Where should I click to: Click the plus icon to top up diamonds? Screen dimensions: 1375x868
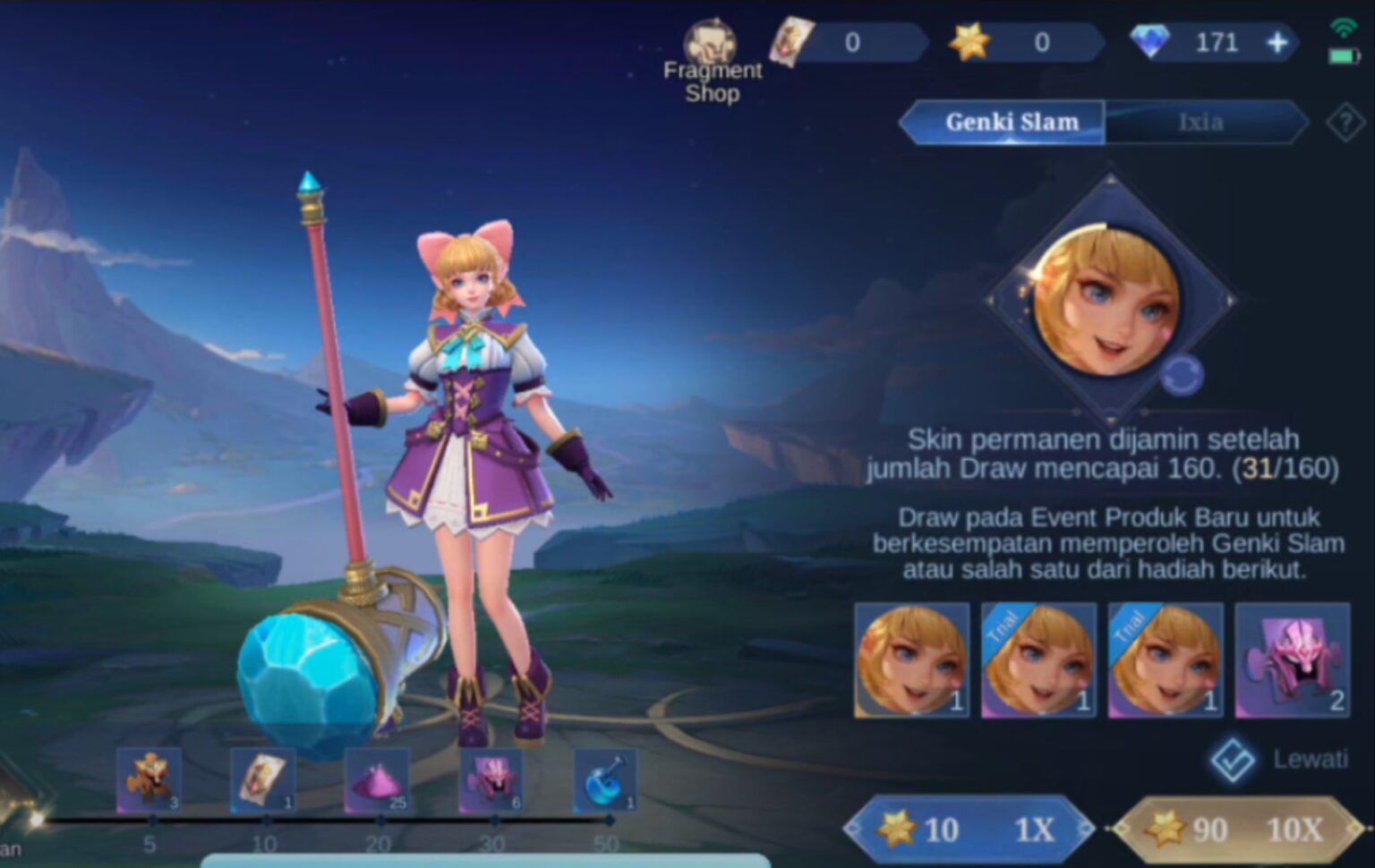point(1277,41)
